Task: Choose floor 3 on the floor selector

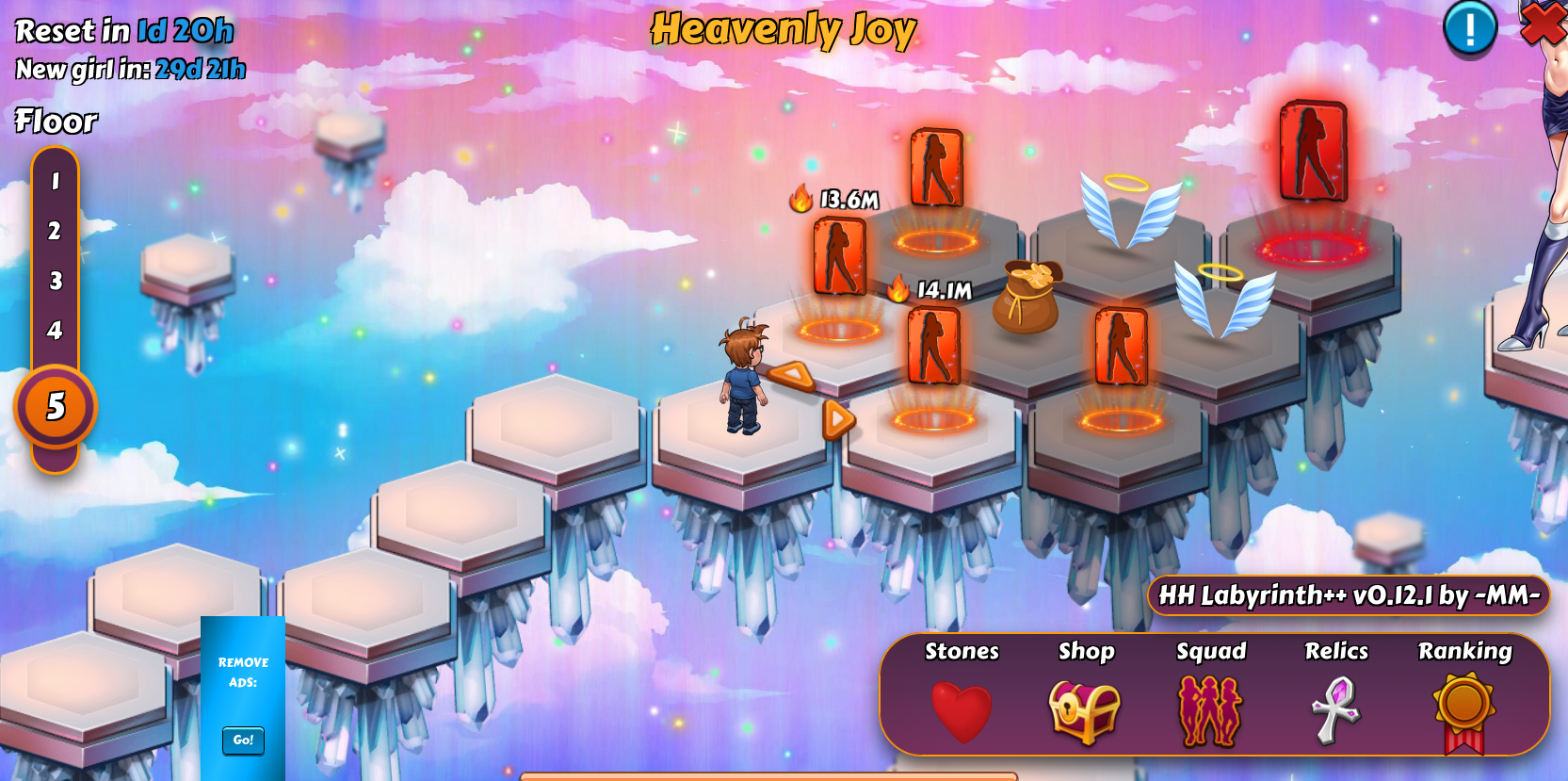Action: click(55, 281)
